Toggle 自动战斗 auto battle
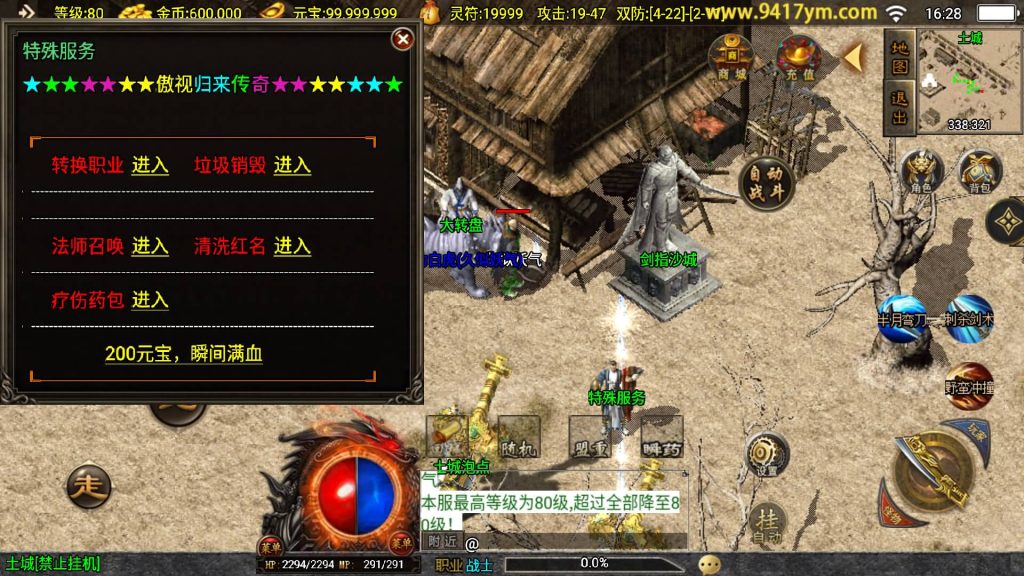1024x576 pixels. (x=767, y=184)
